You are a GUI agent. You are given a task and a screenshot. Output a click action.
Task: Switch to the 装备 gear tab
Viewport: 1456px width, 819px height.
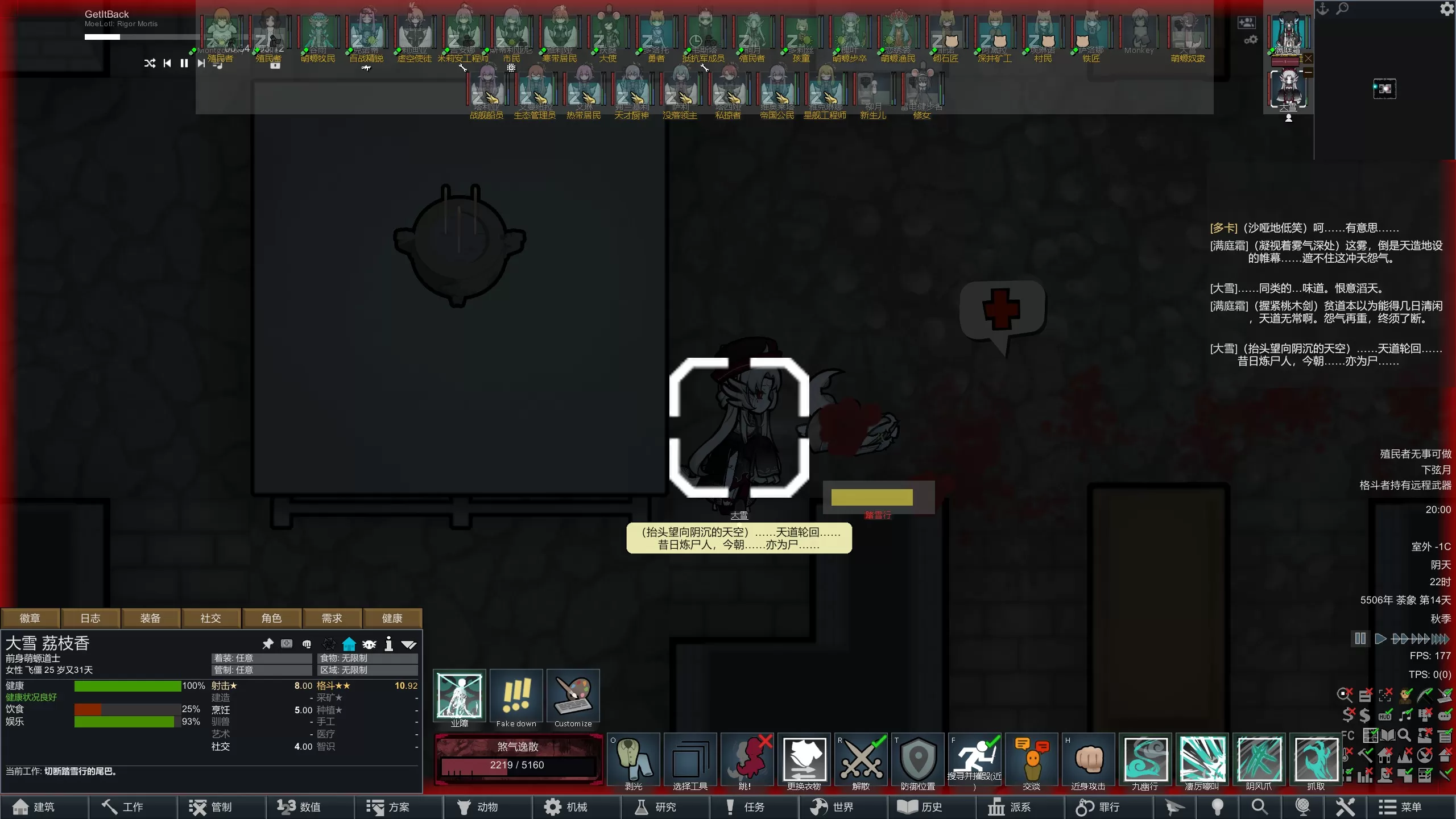(150, 618)
